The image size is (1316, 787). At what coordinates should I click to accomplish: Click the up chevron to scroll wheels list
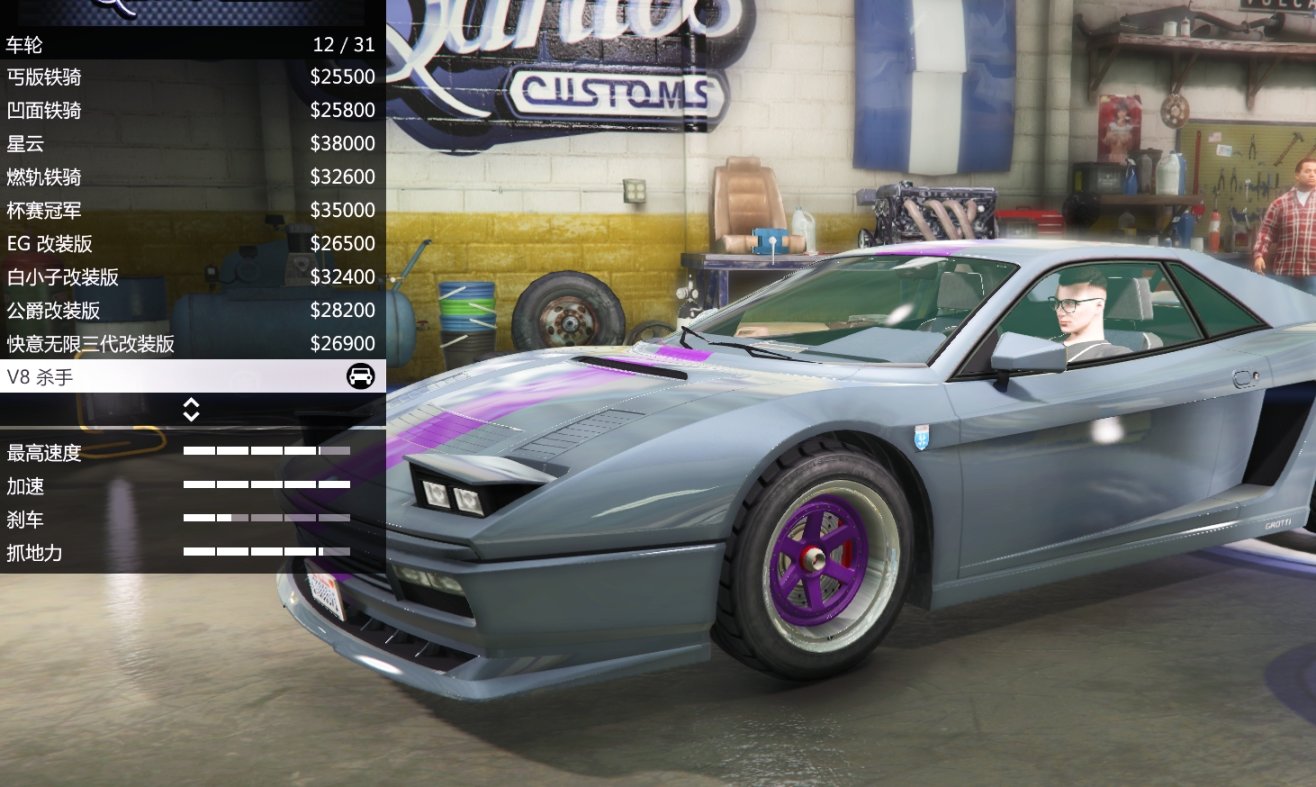(193, 404)
